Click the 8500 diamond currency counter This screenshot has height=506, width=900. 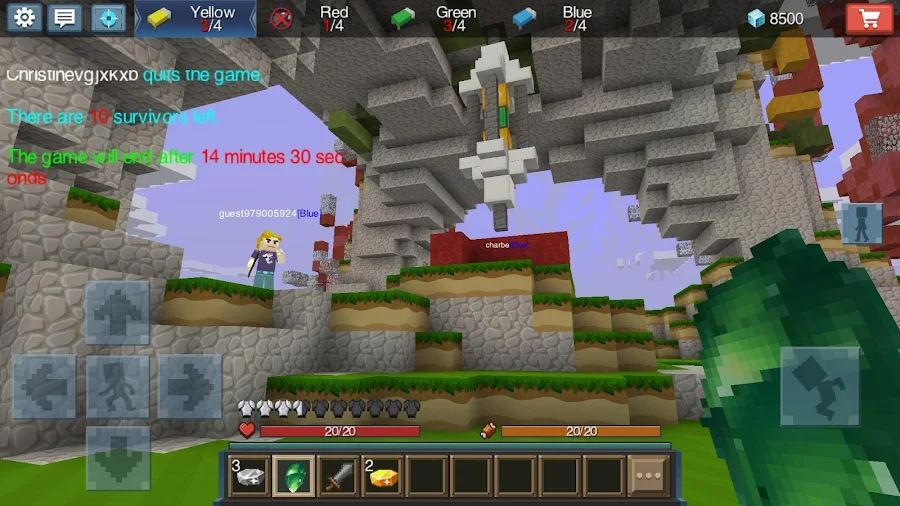pos(776,18)
